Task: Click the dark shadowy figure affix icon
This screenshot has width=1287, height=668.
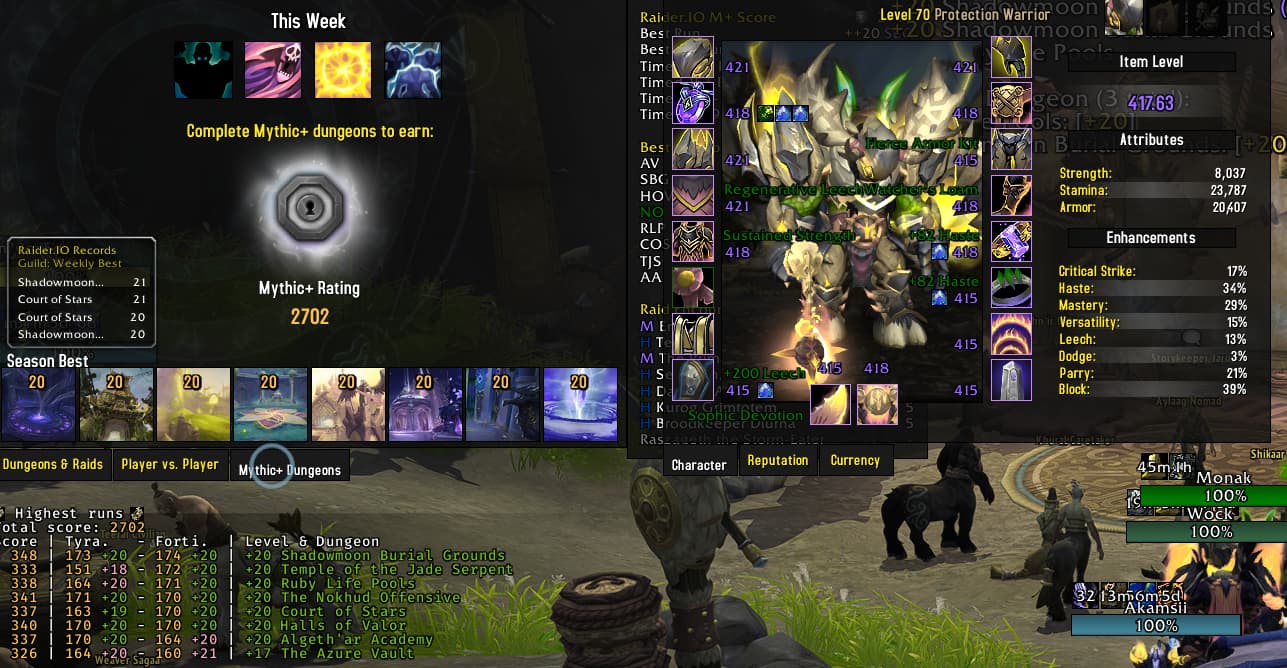Action: (203, 70)
